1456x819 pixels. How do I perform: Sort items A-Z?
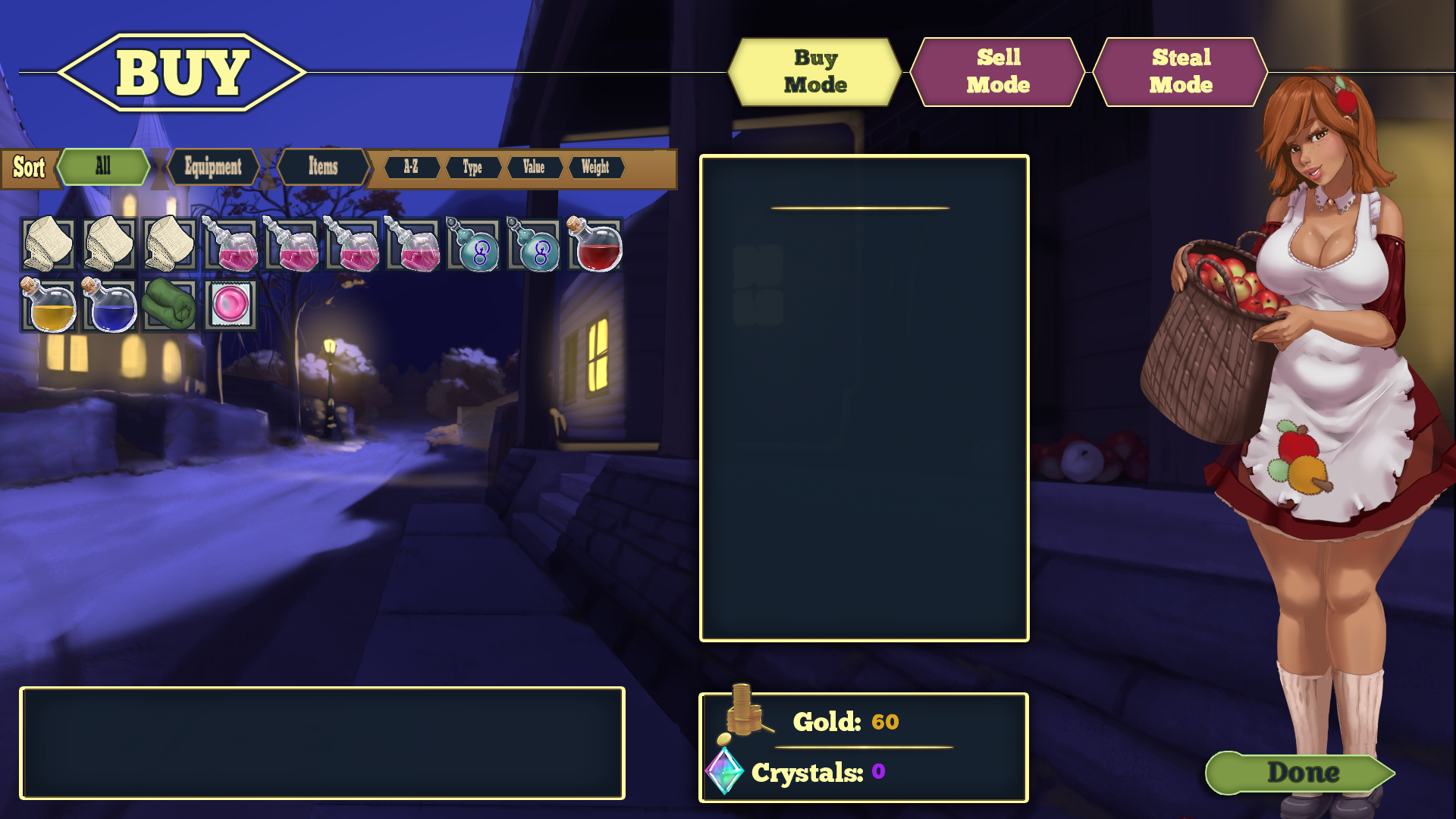[x=411, y=168]
